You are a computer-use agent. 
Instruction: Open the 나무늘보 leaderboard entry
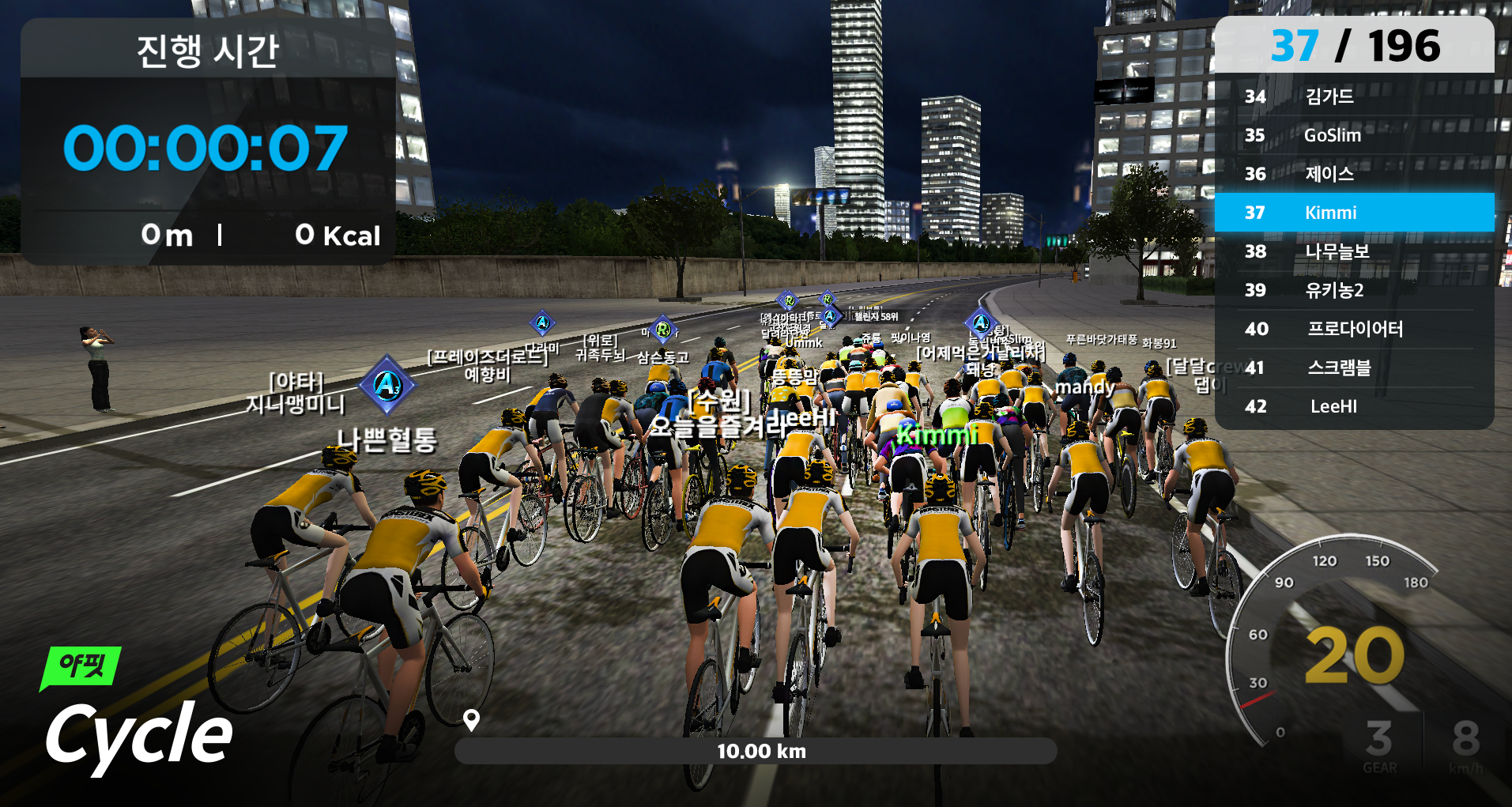1353,251
